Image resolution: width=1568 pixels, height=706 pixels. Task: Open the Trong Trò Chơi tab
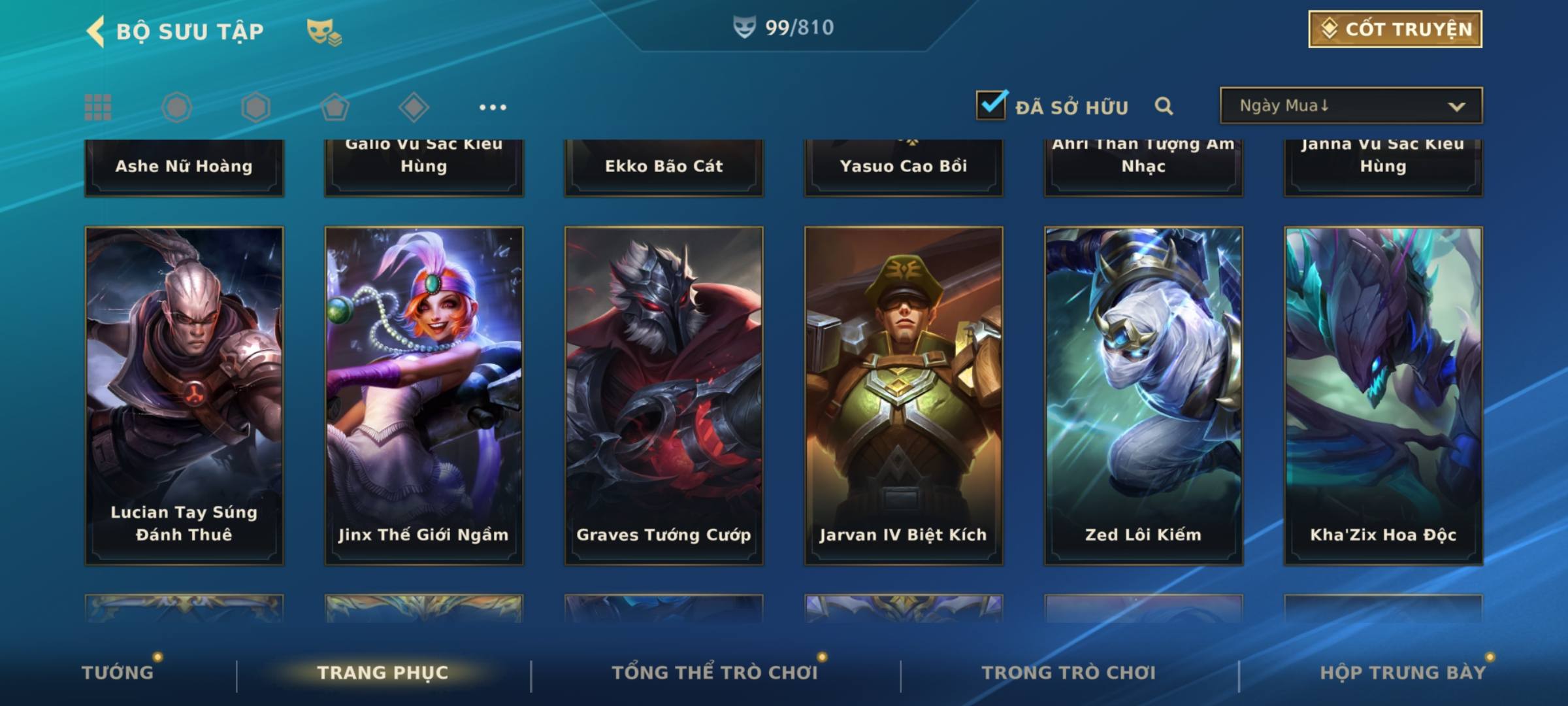point(1069,672)
